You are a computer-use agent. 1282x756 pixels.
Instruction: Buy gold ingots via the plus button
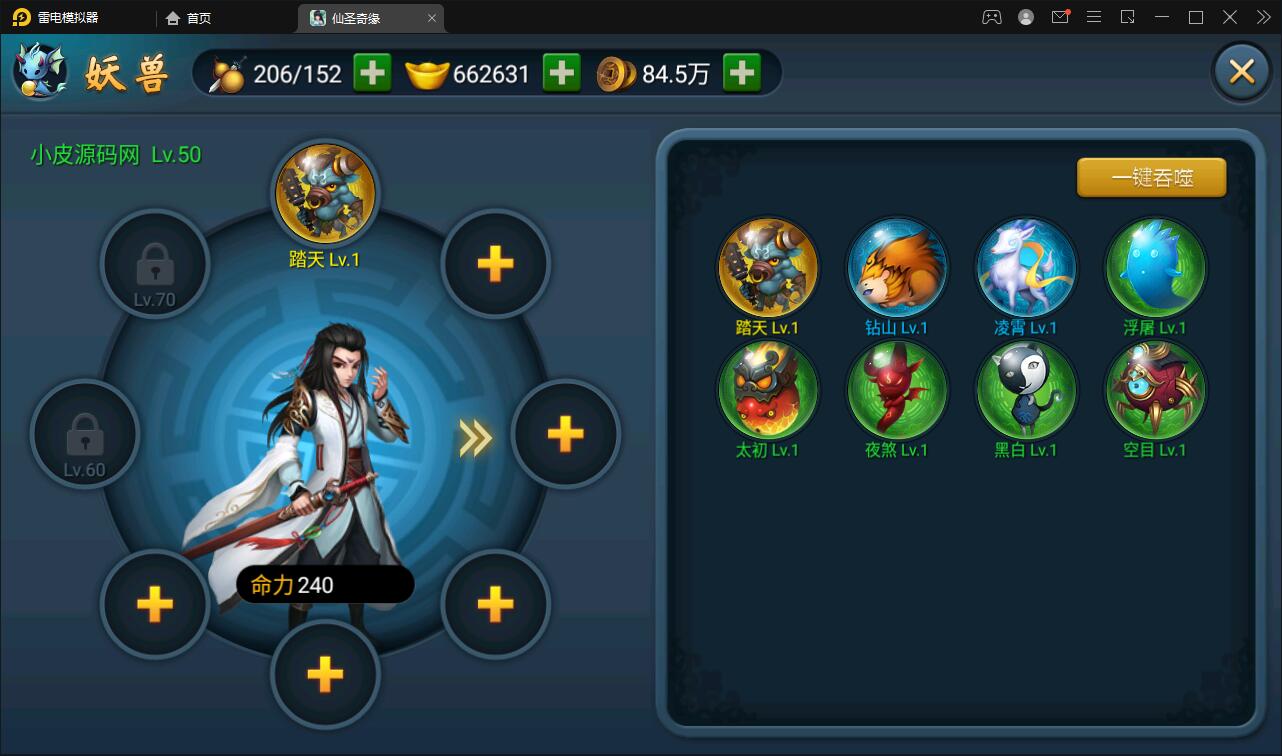tap(561, 73)
